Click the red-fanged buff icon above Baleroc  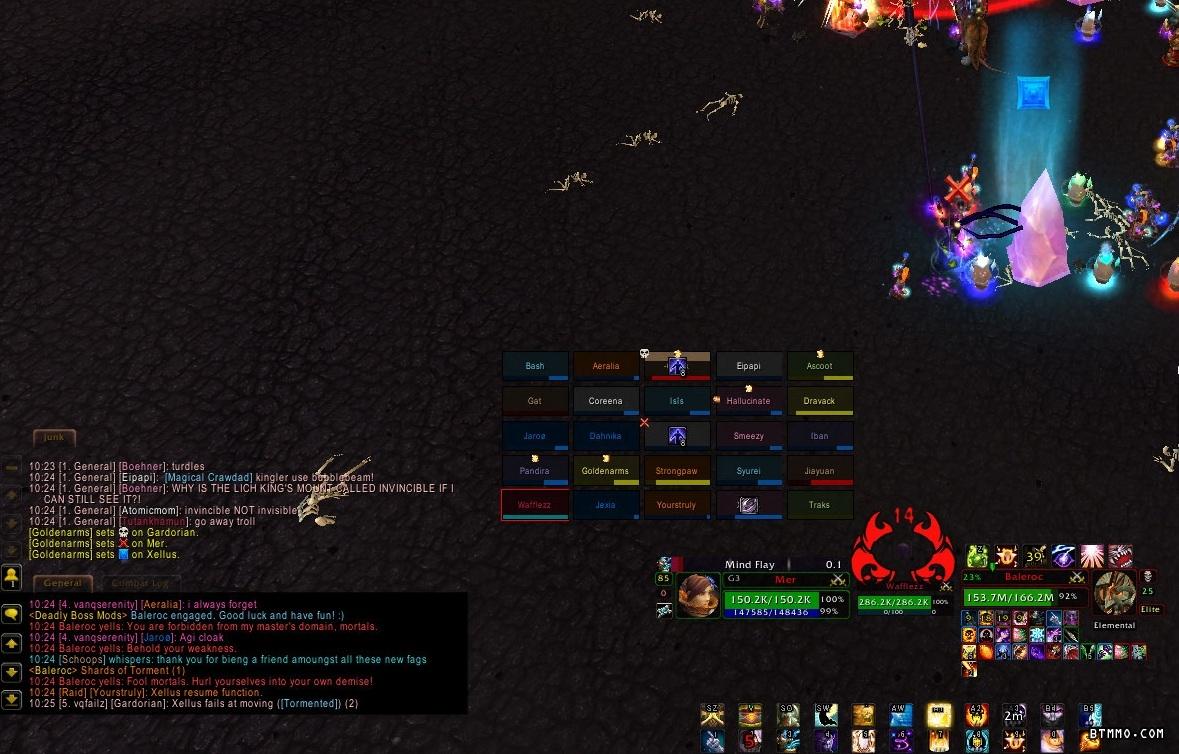click(x=1121, y=557)
